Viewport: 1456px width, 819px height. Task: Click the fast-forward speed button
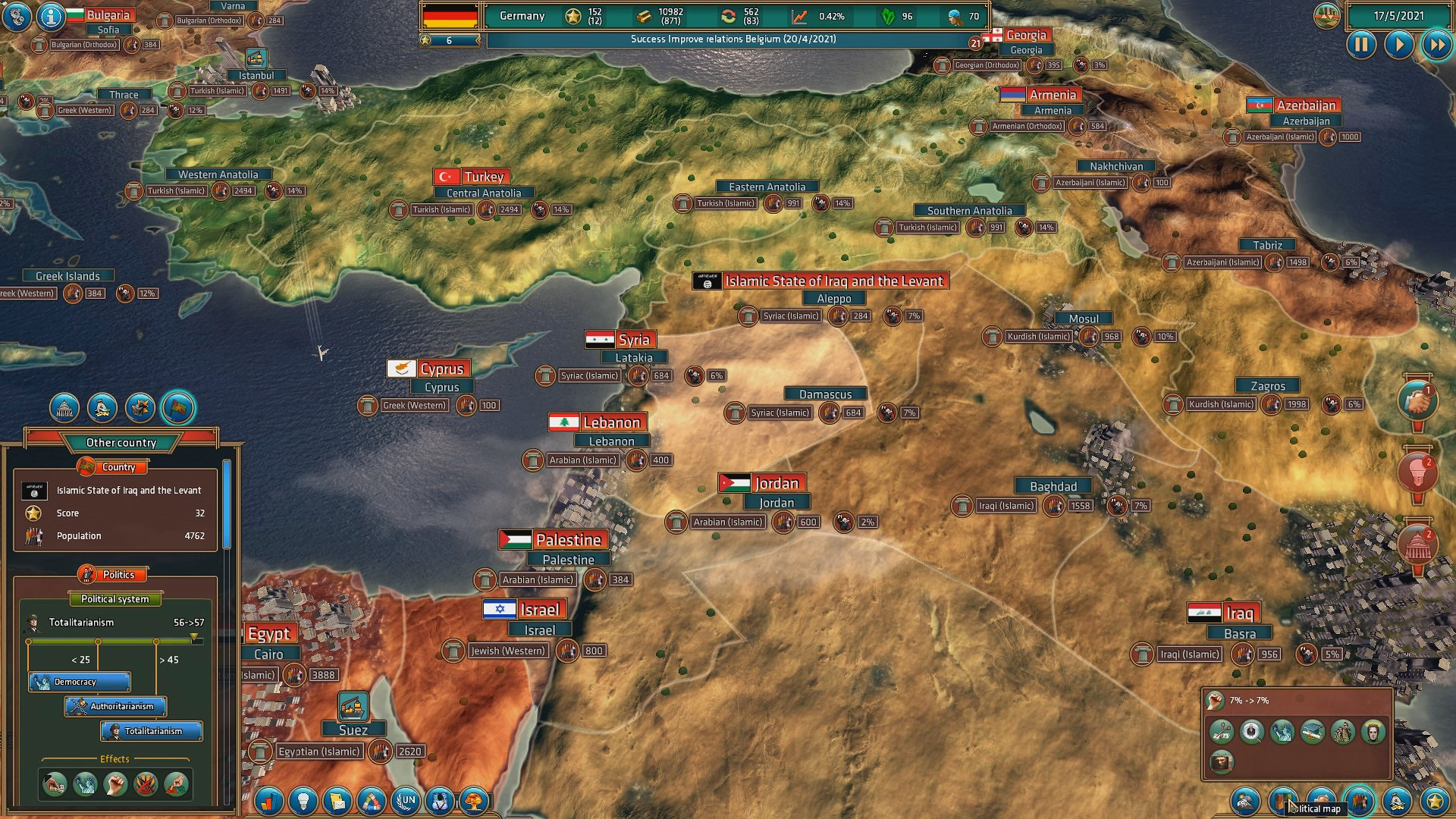click(1438, 45)
